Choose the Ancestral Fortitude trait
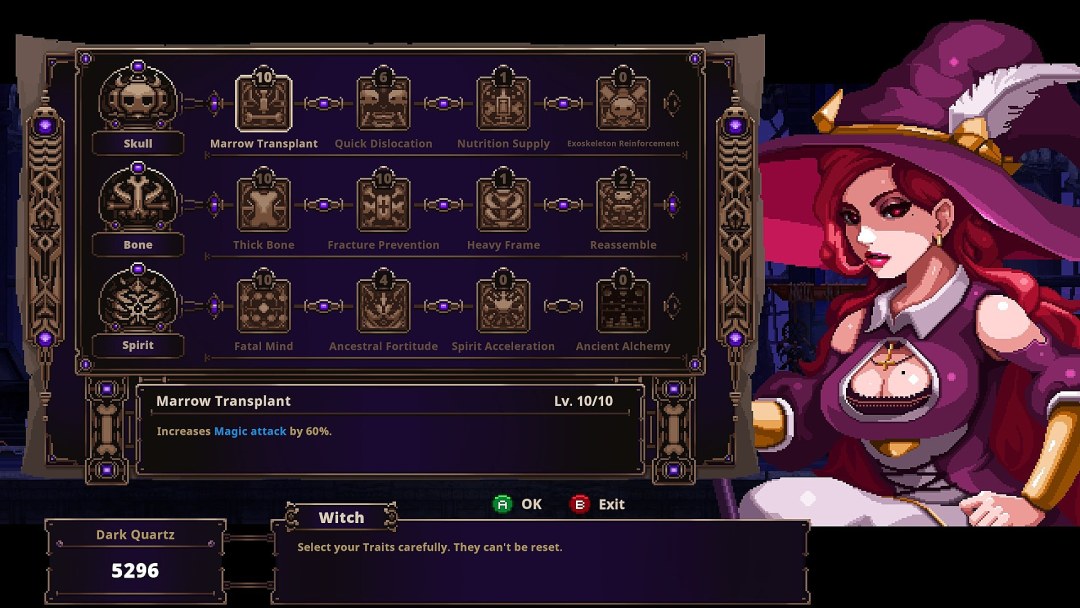The width and height of the screenshot is (1080, 608). pos(383,306)
